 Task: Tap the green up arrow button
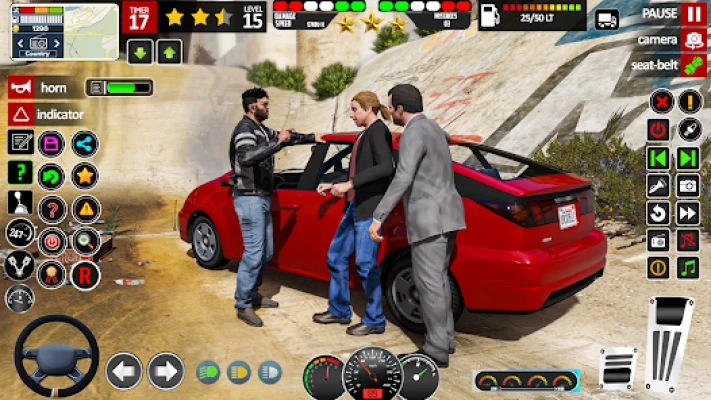[x=169, y=52]
